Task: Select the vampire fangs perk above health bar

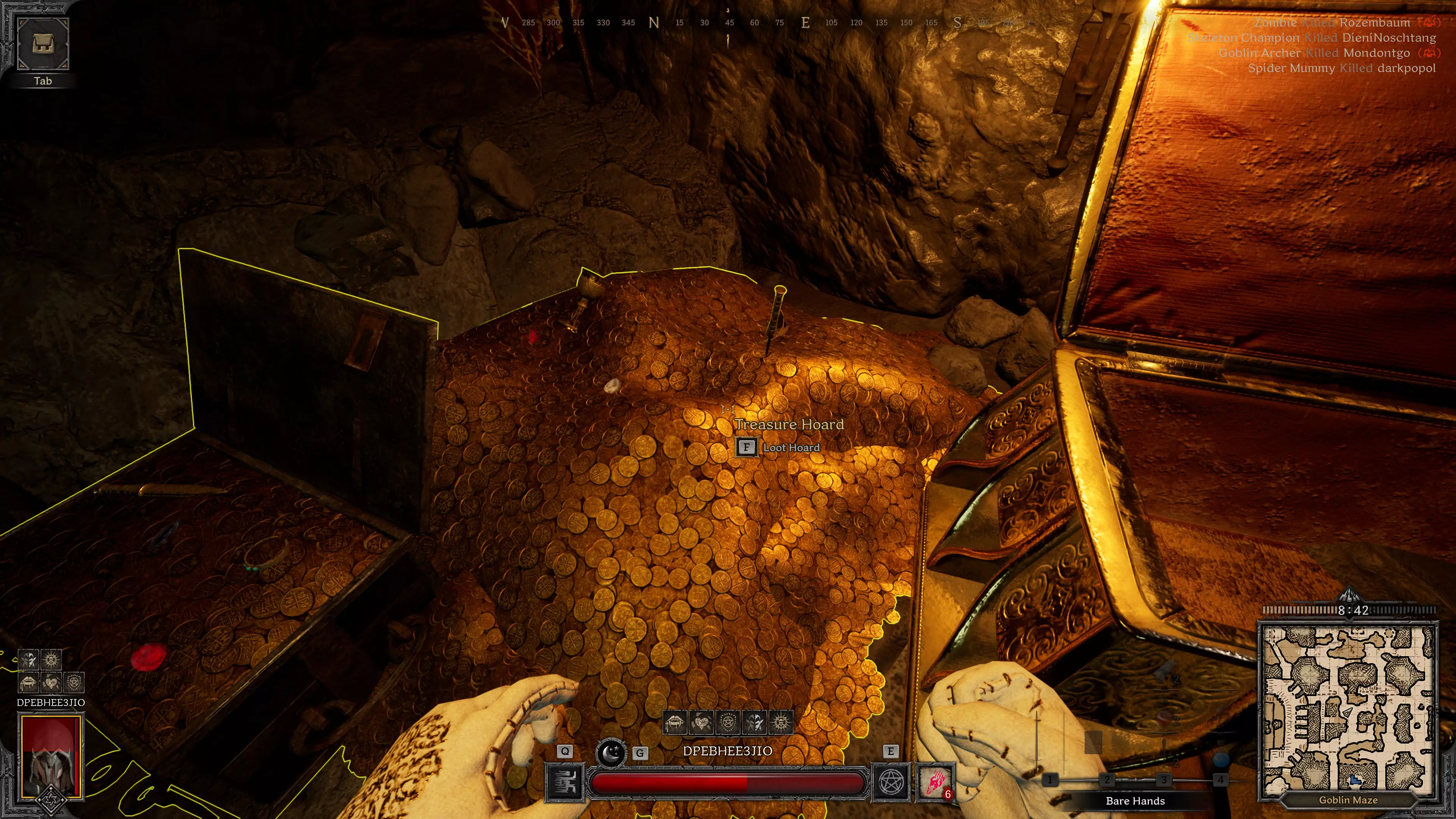Action: click(x=675, y=722)
